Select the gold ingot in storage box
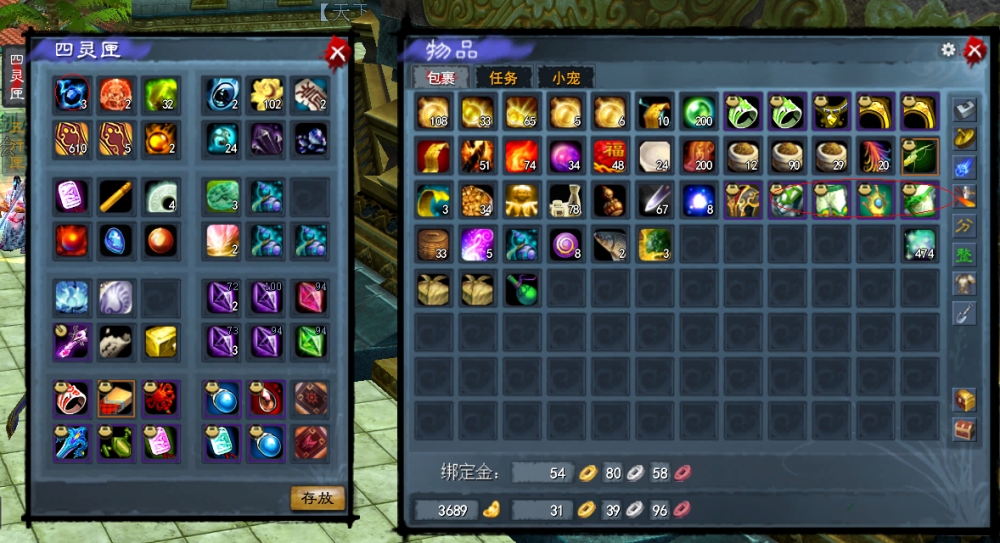 [x=159, y=341]
